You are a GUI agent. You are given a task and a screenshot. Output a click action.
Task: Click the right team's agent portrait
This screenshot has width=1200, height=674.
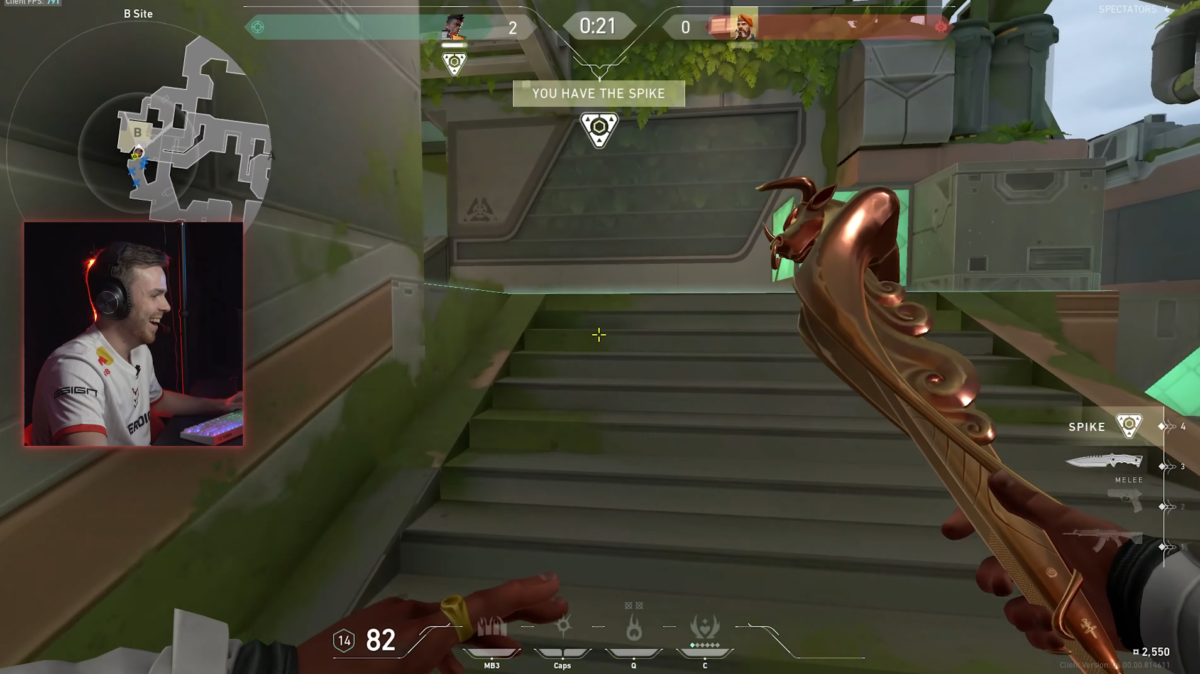coord(743,26)
